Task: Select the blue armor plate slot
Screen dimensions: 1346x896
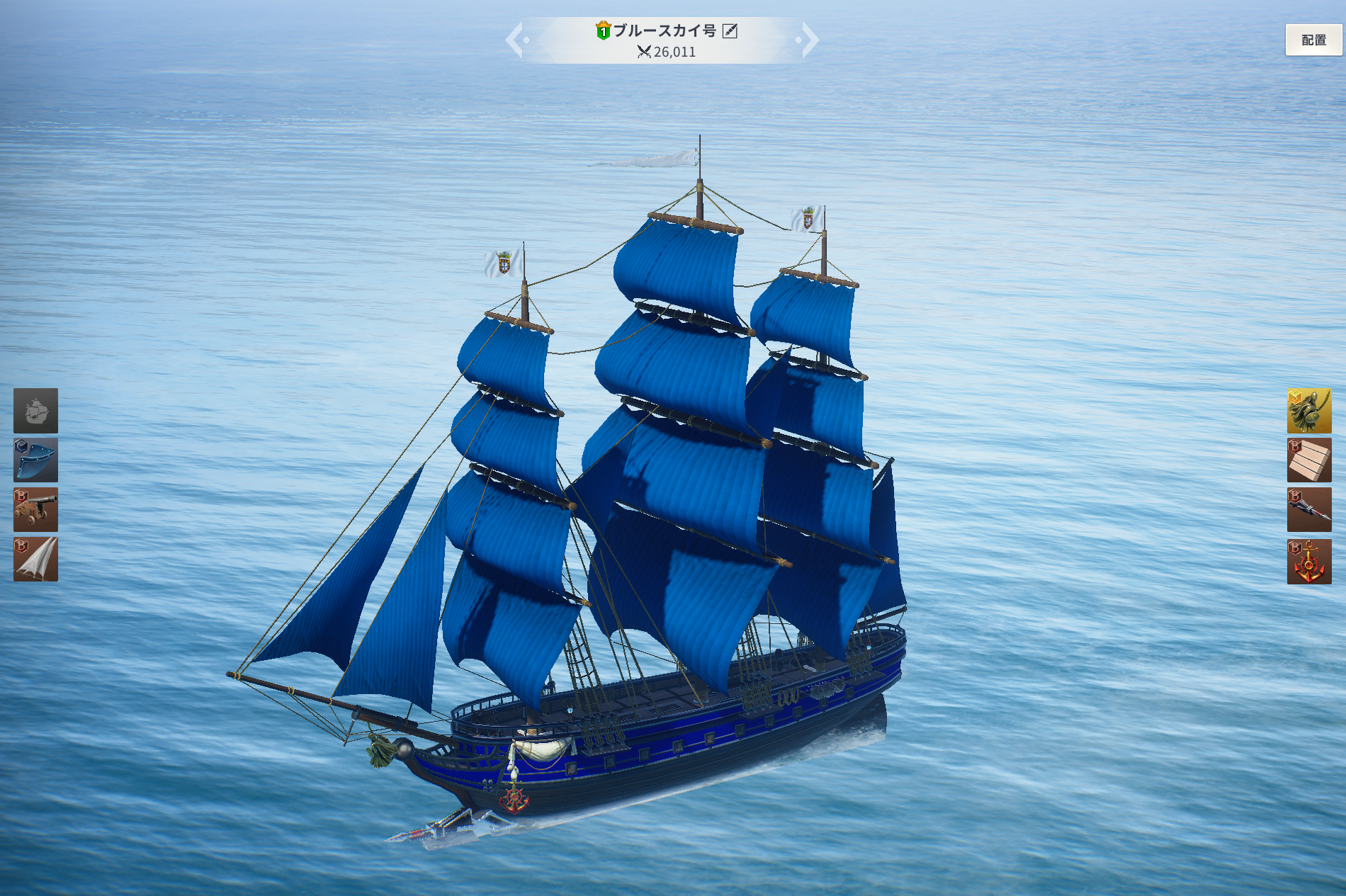Action: [x=35, y=460]
